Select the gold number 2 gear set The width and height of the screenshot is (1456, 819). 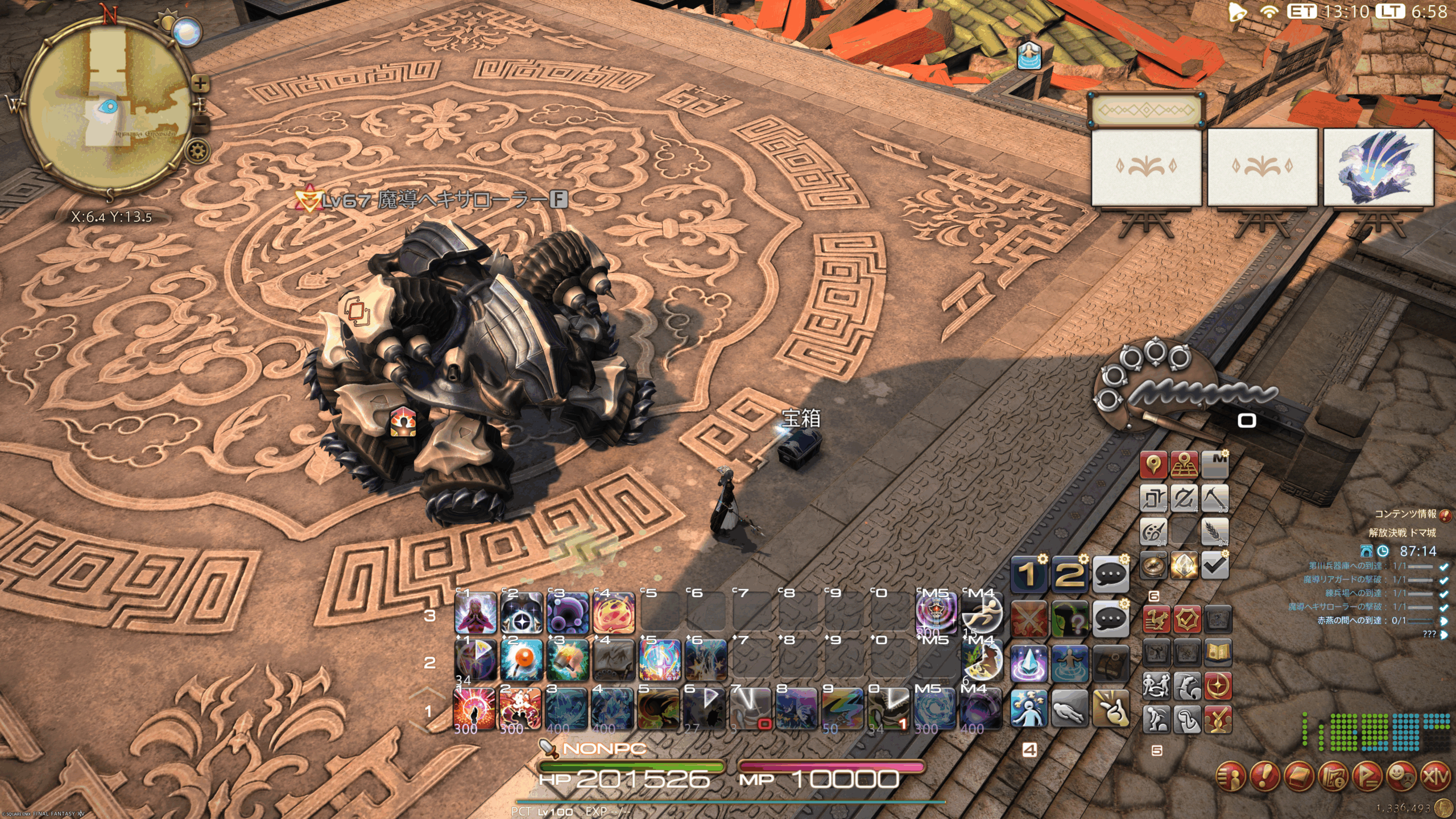[x=1069, y=574]
